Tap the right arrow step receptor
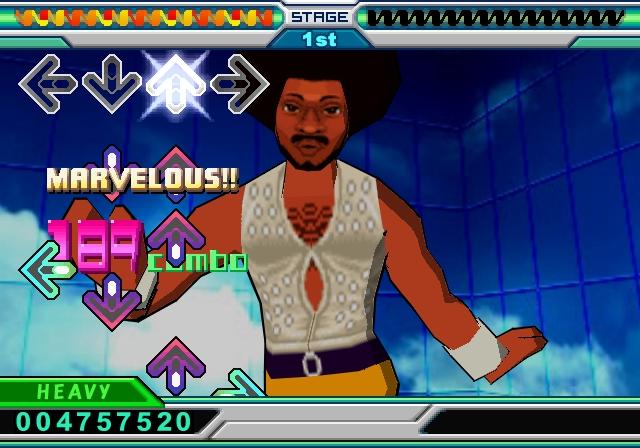 239,83
